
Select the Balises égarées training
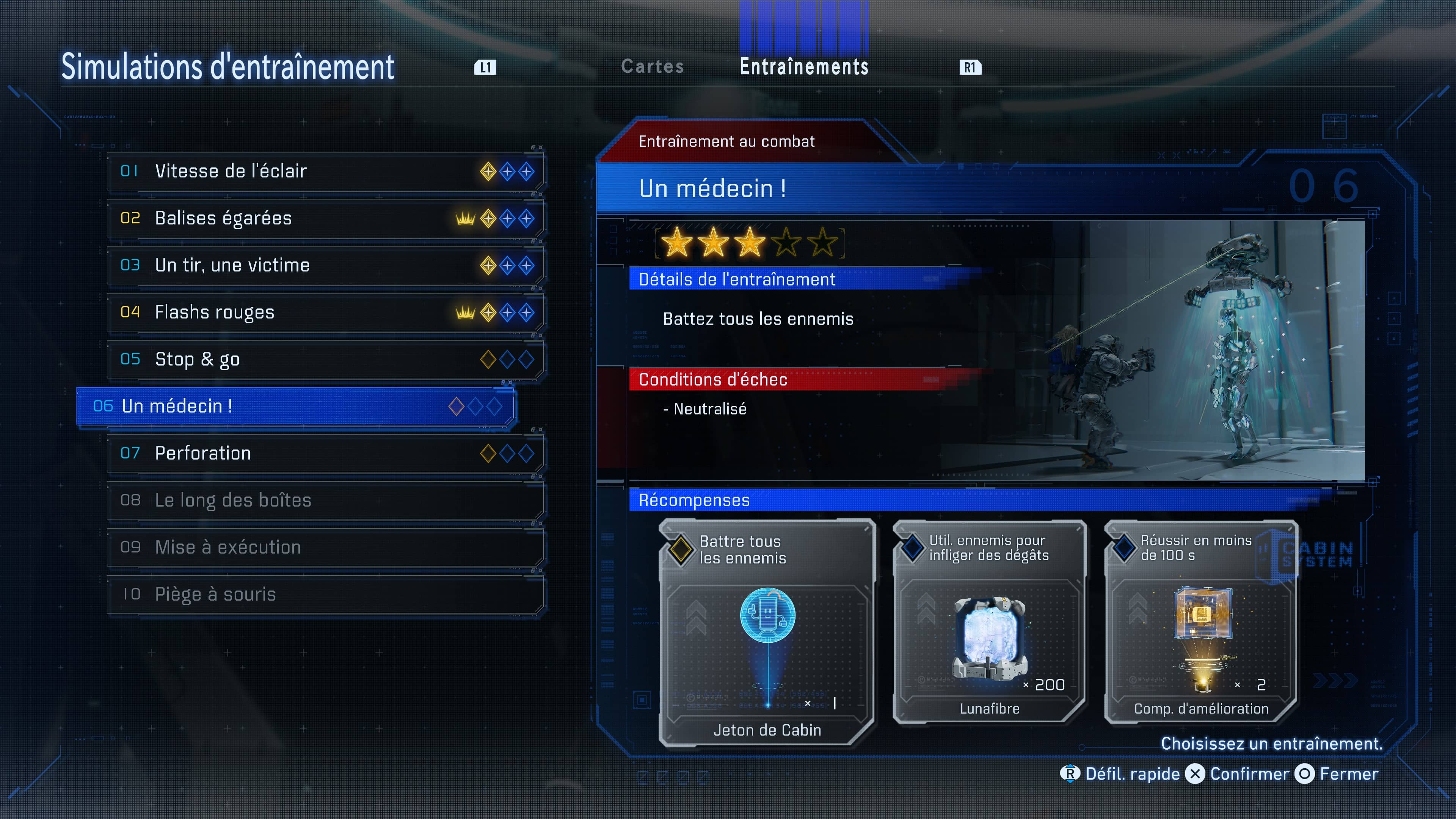325,218
